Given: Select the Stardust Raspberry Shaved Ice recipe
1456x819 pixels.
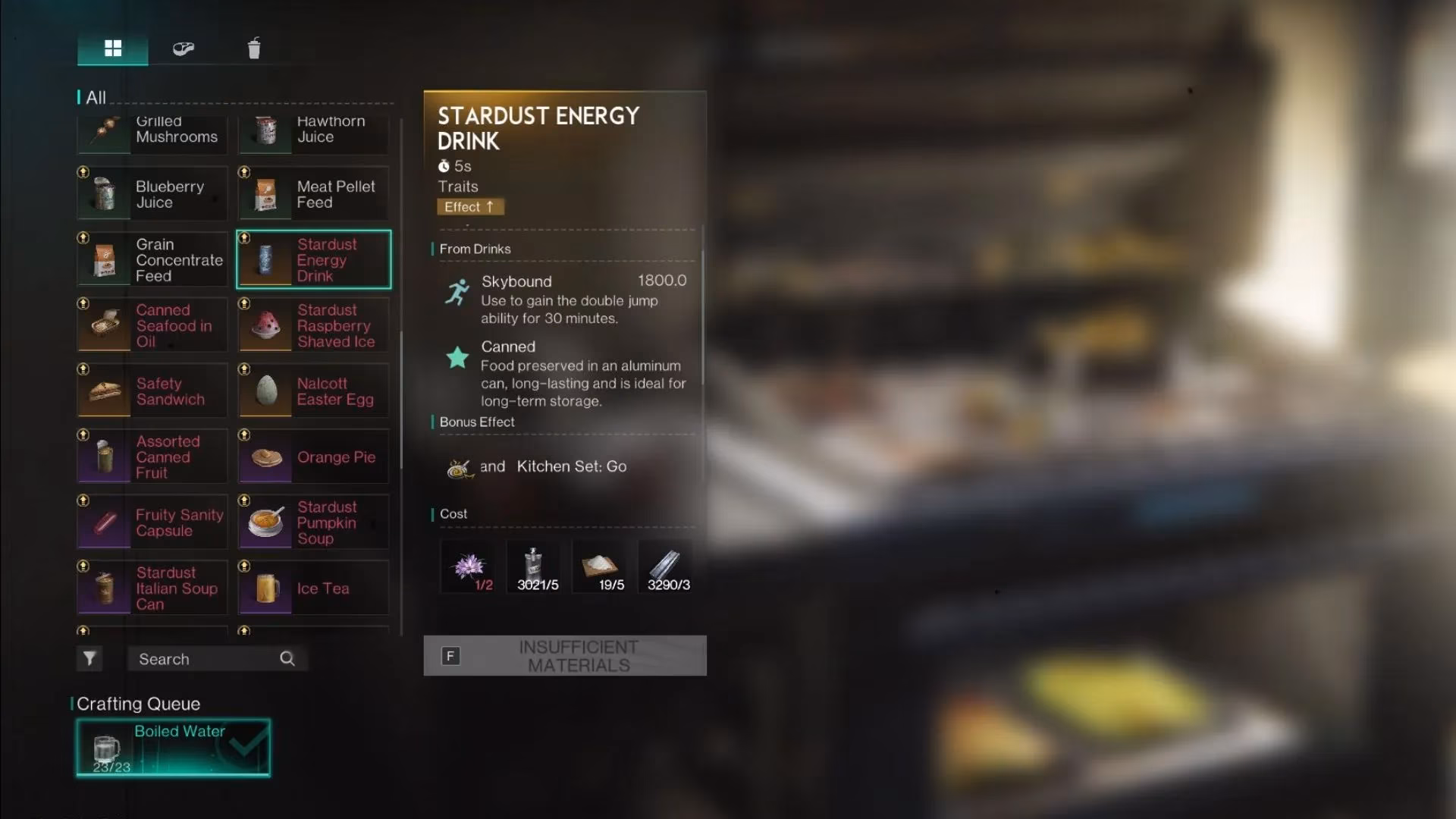Looking at the screenshot, I should point(313,325).
